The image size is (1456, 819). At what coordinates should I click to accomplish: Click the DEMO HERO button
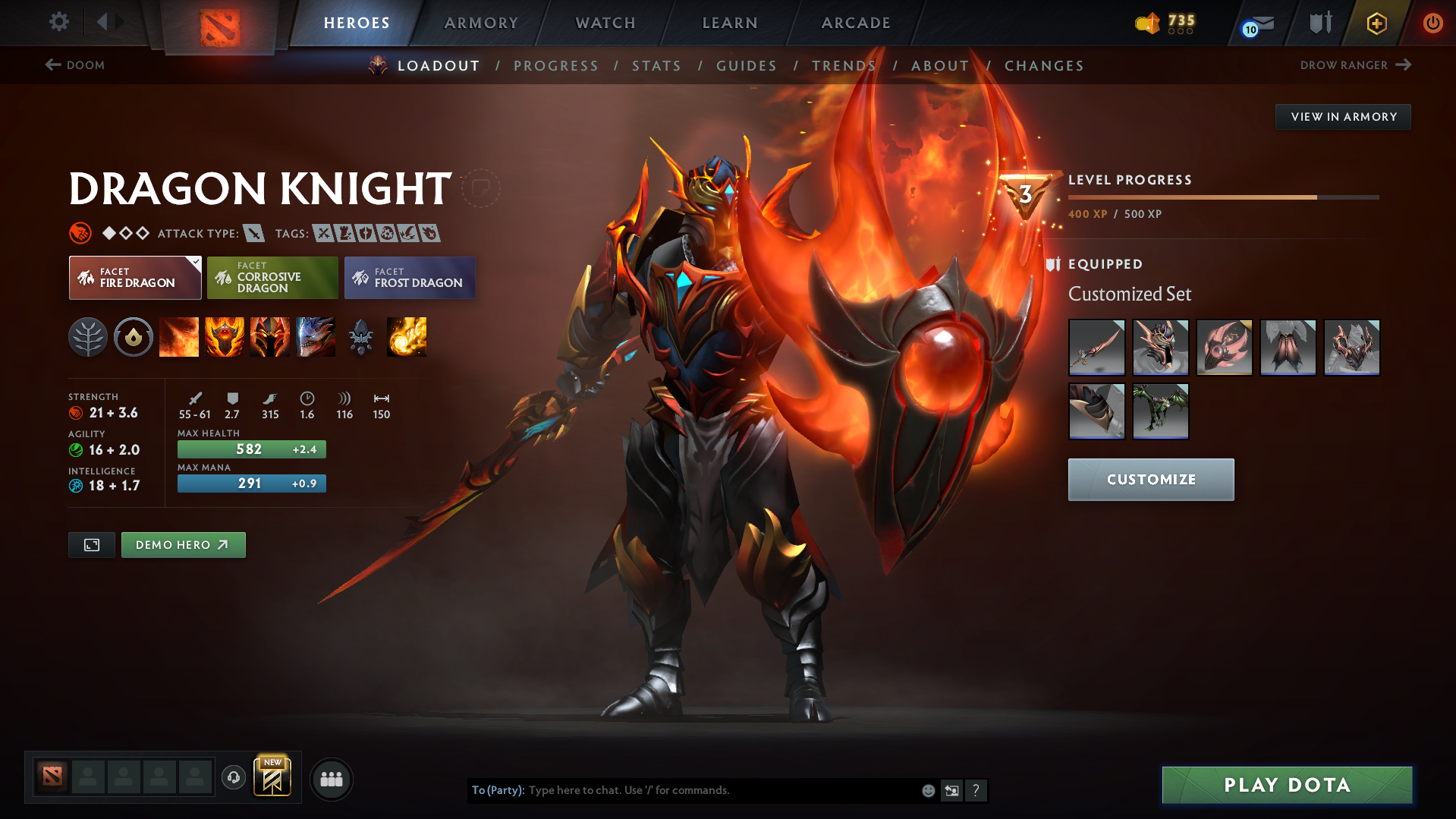(183, 544)
